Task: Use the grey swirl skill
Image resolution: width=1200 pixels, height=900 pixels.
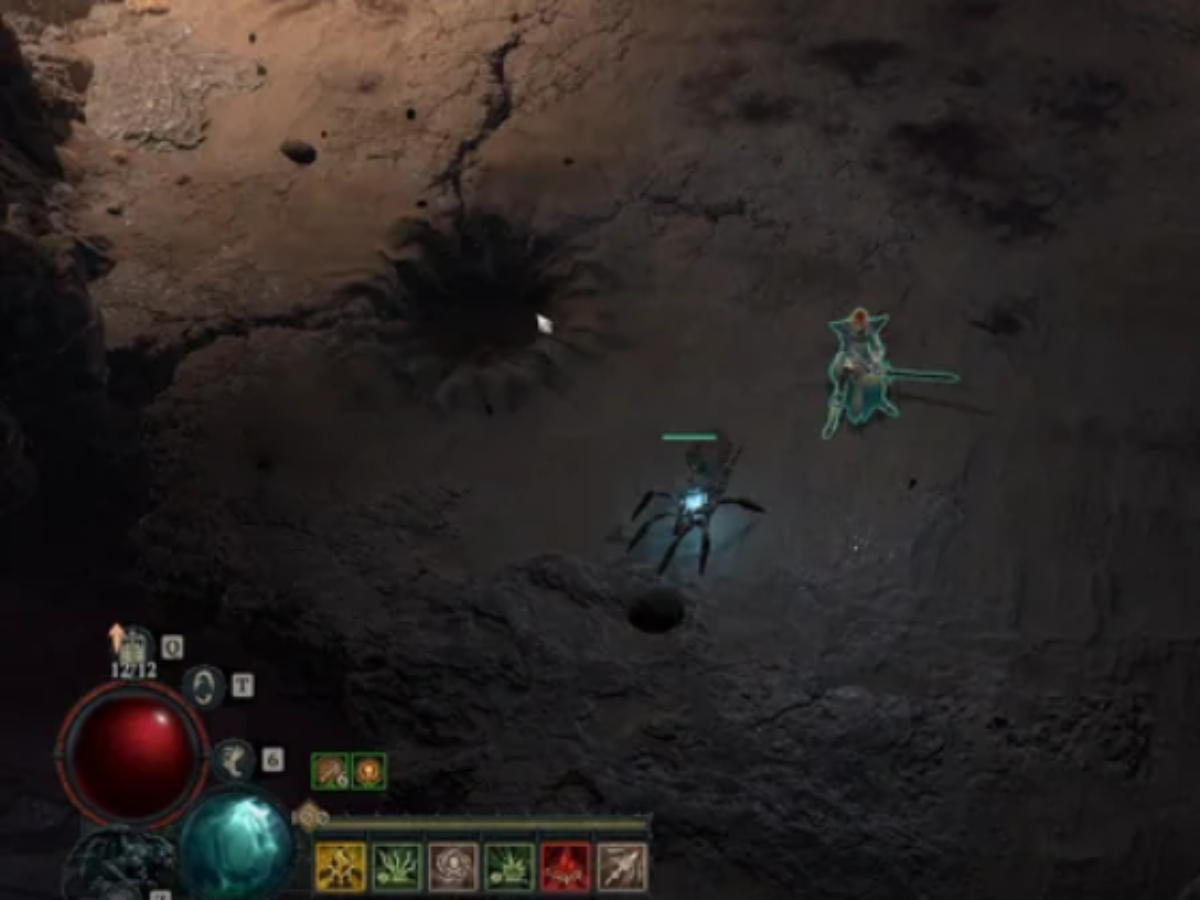Action: point(453,866)
